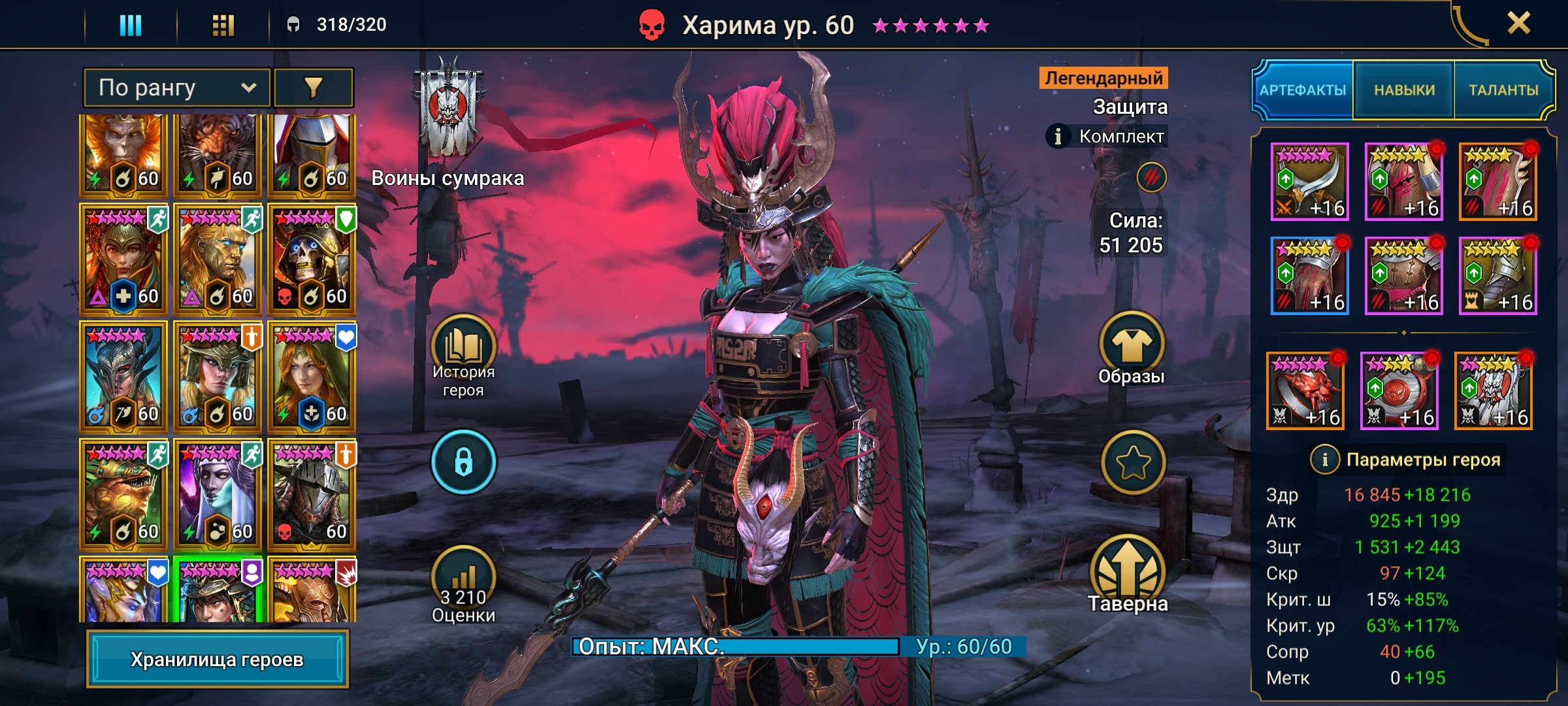Switch to three-column list view icon
Image resolution: width=1568 pixels, height=706 pixels.
pyautogui.click(x=130, y=25)
